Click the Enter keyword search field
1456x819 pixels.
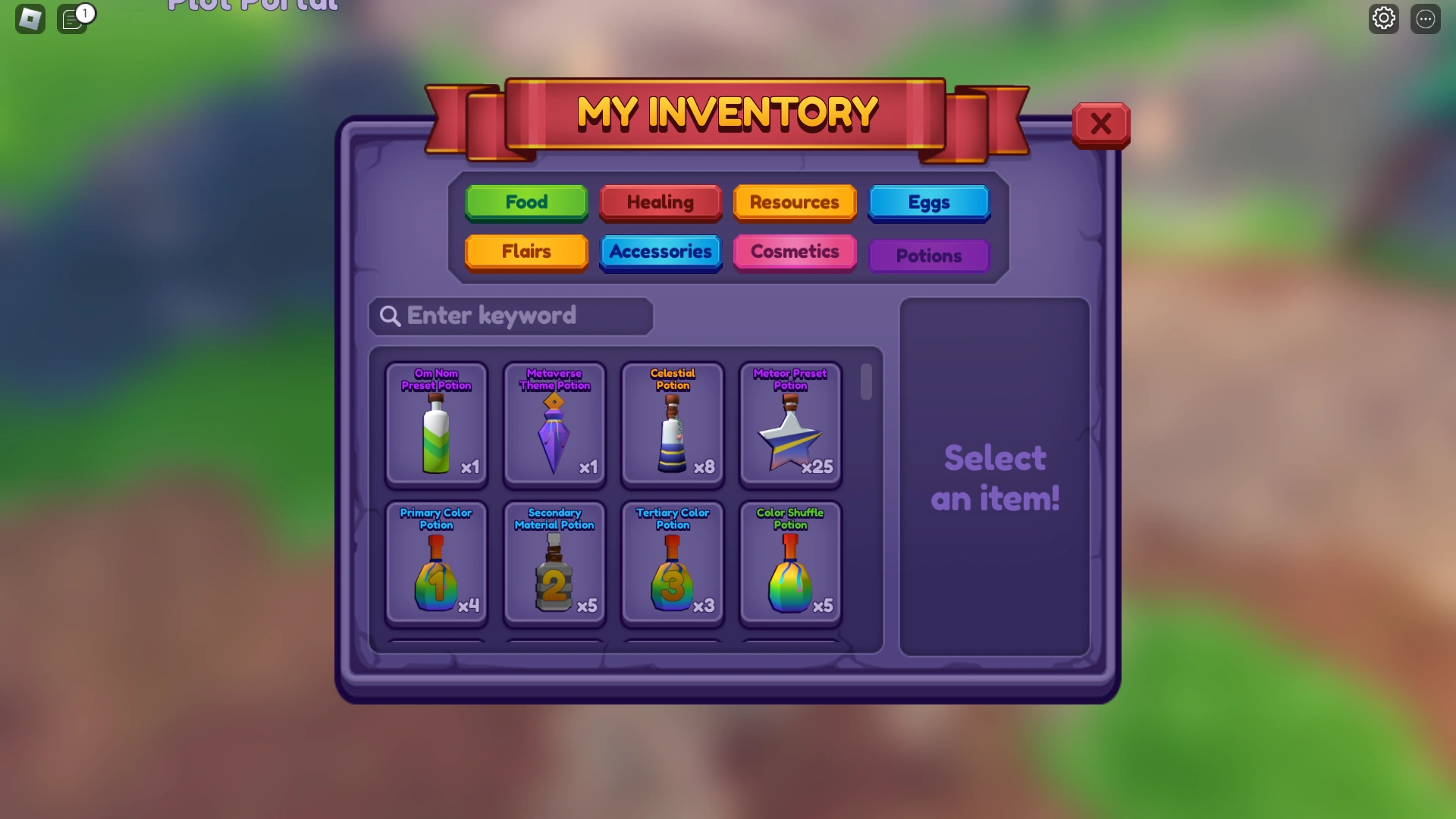tap(510, 316)
